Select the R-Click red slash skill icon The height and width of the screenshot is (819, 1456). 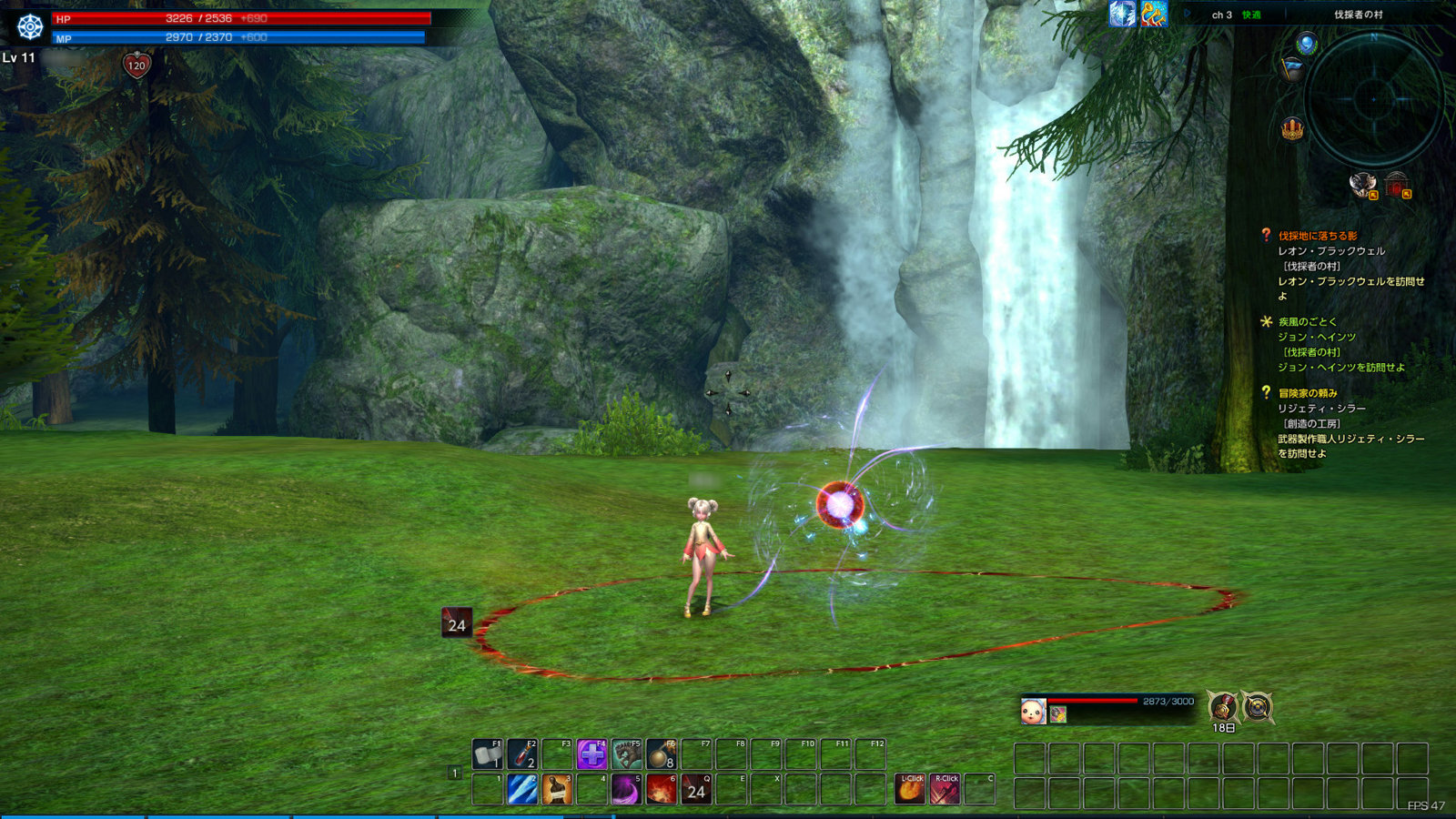pos(945,789)
